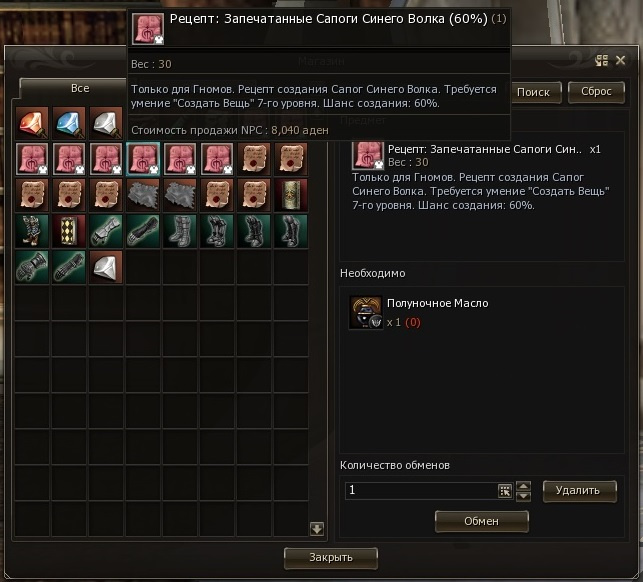The image size is (643, 582).
Task: Click the selected recipe icon in details panel
Action: coord(368,156)
